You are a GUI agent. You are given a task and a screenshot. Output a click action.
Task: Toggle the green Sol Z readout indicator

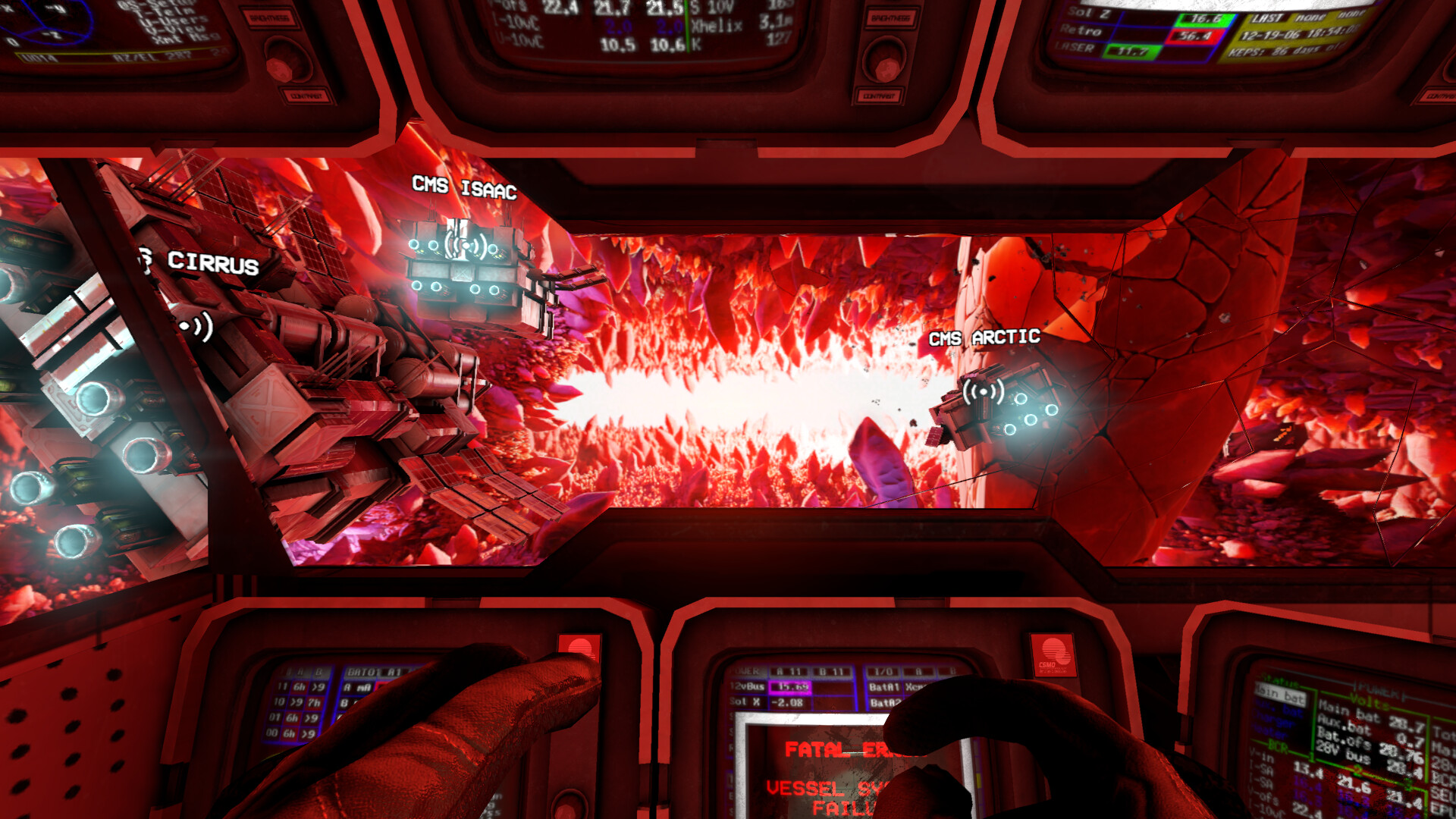point(1204,19)
